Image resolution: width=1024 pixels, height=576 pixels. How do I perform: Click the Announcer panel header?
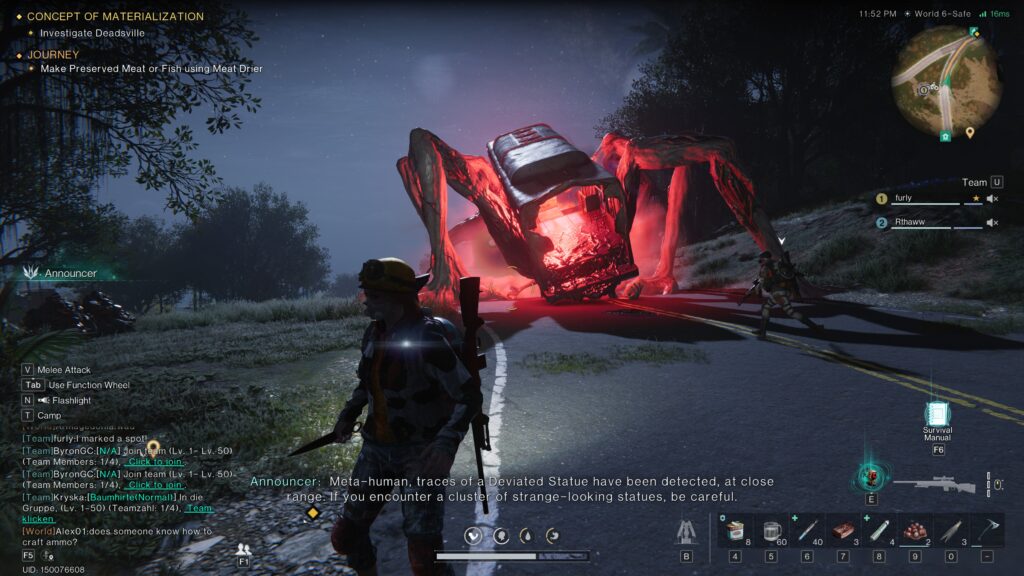coord(70,272)
